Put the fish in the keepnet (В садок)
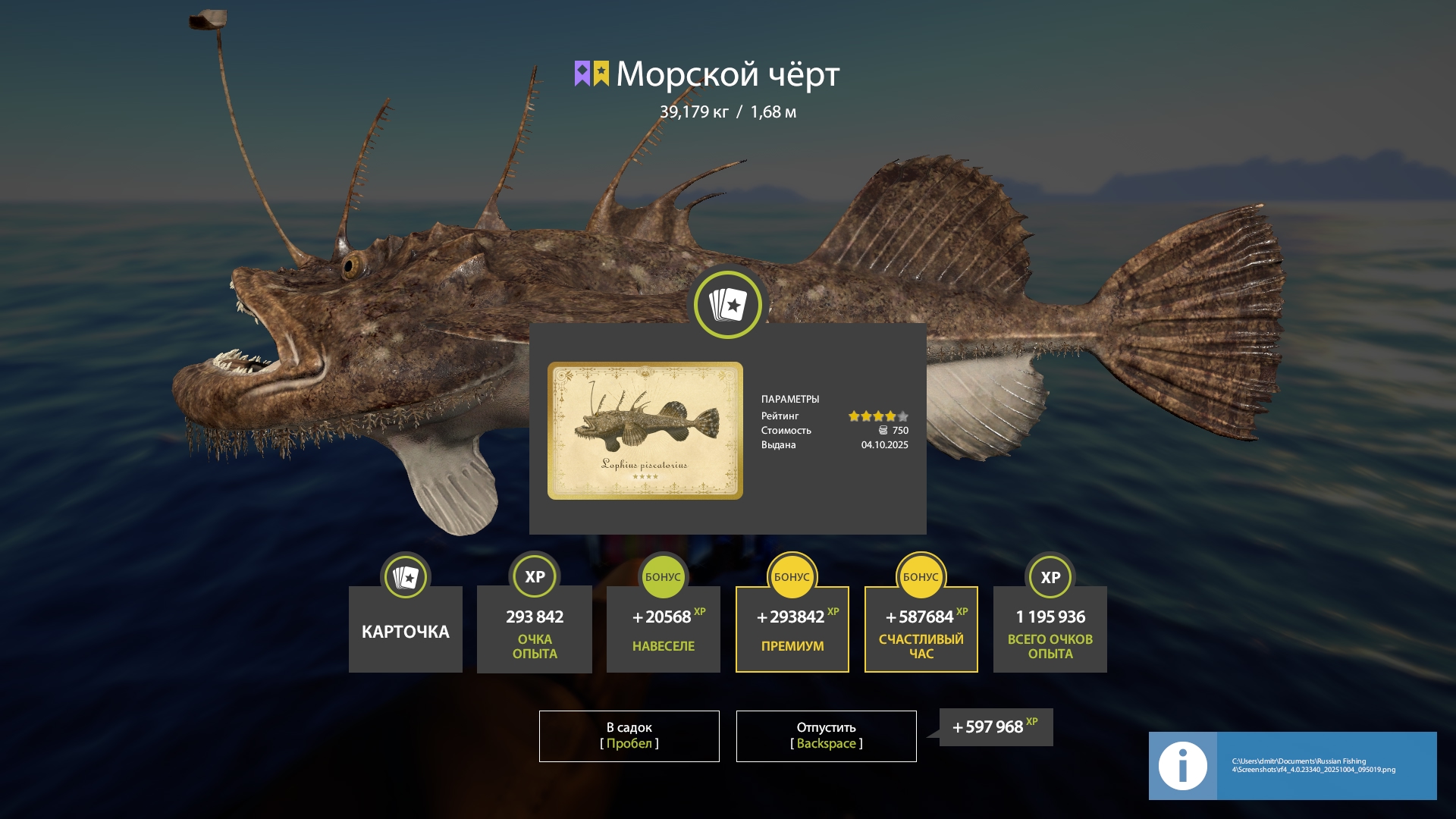The height and width of the screenshot is (819, 1456). (x=629, y=736)
